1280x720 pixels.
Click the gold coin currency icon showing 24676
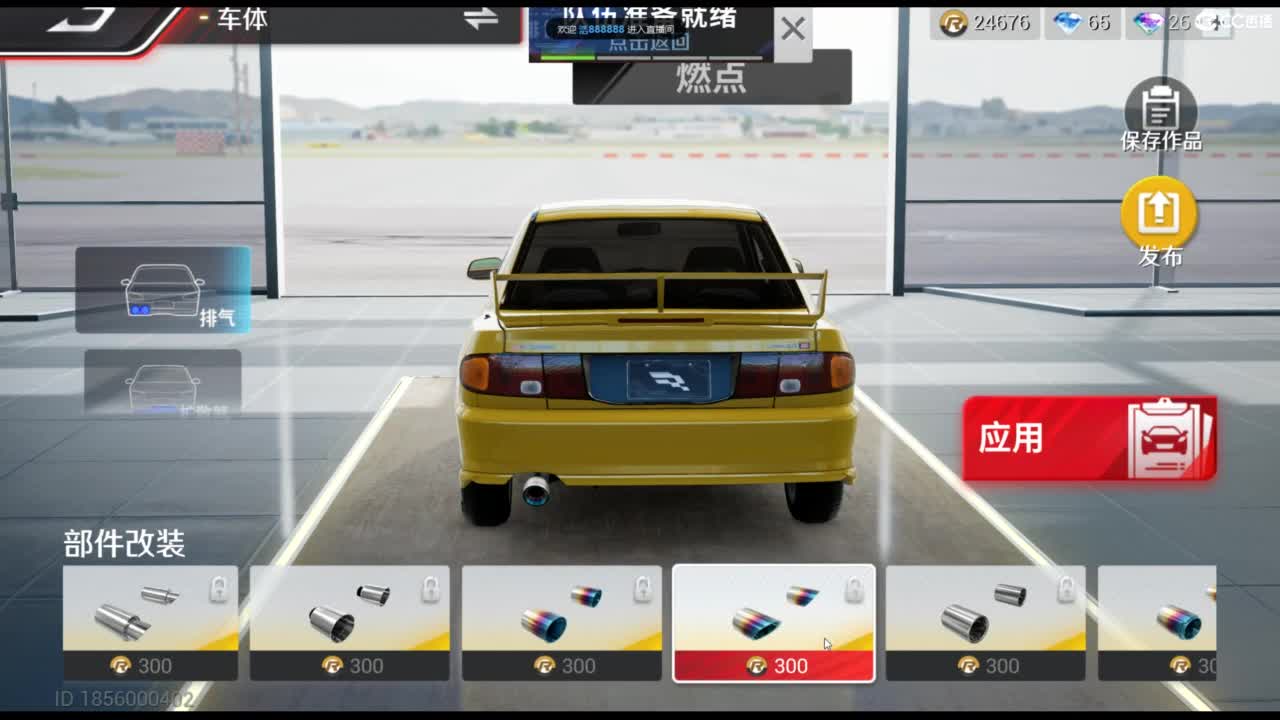(x=953, y=23)
